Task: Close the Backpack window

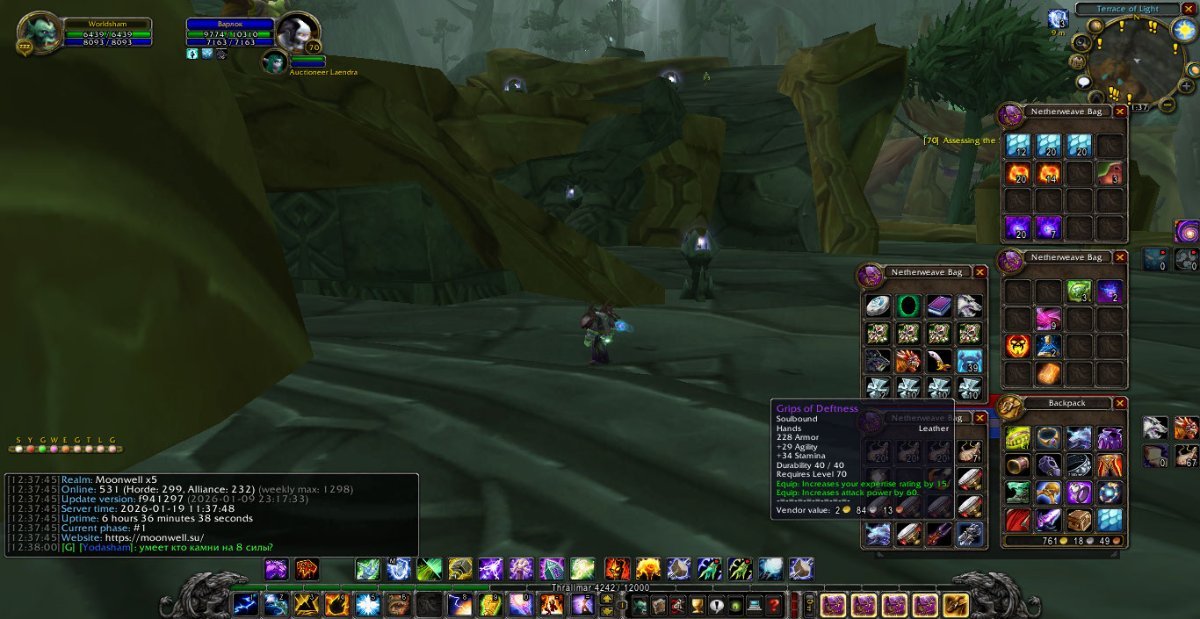Action: tap(1120, 403)
